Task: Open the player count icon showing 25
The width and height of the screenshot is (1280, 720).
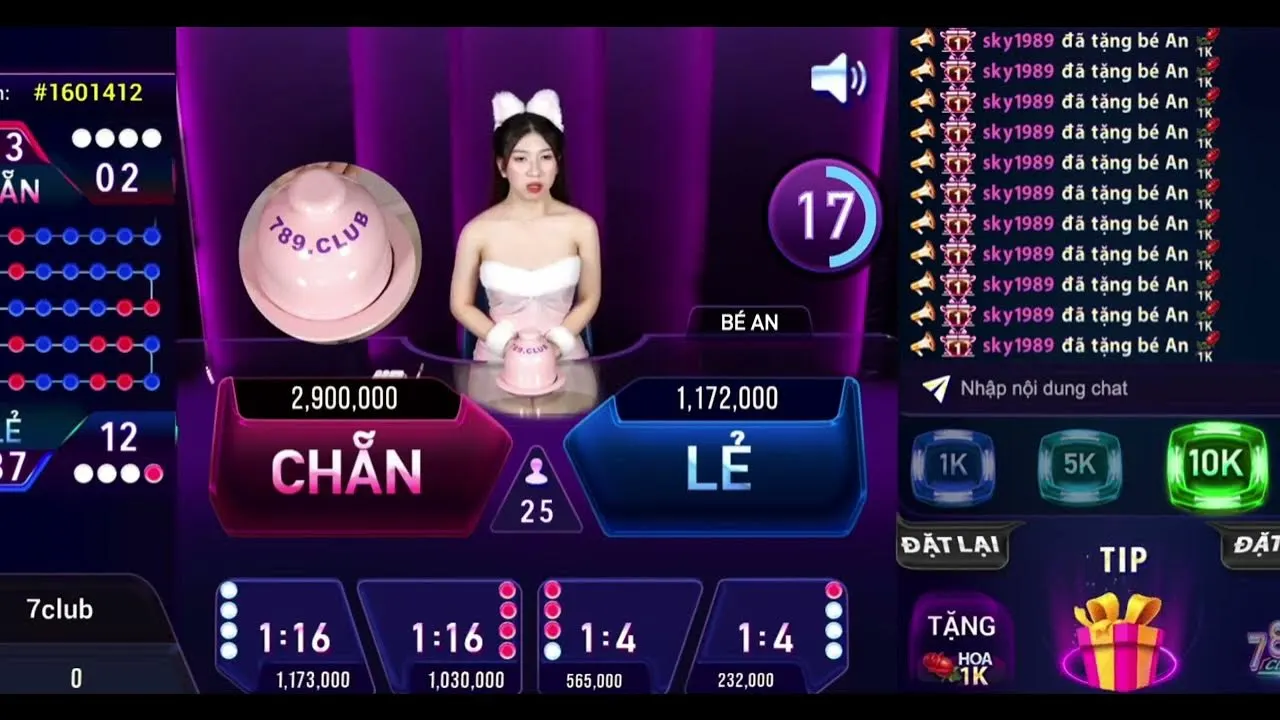Action: point(536,492)
